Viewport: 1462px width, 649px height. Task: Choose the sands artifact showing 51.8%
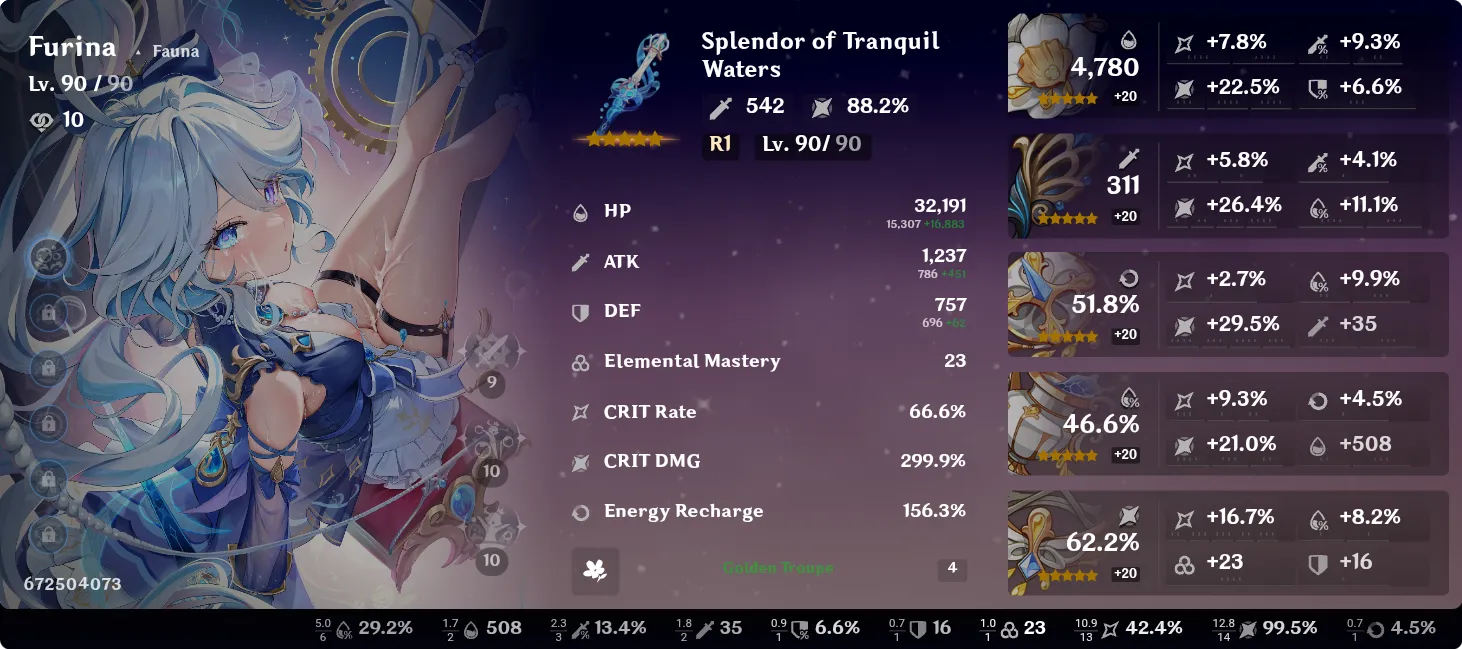[x=1048, y=303]
